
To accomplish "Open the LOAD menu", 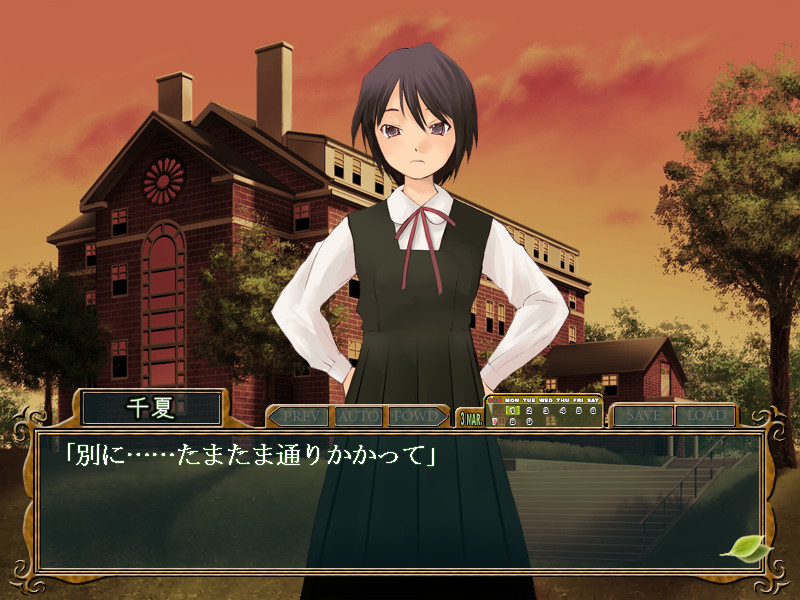I will pyautogui.click(x=704, y=415).
